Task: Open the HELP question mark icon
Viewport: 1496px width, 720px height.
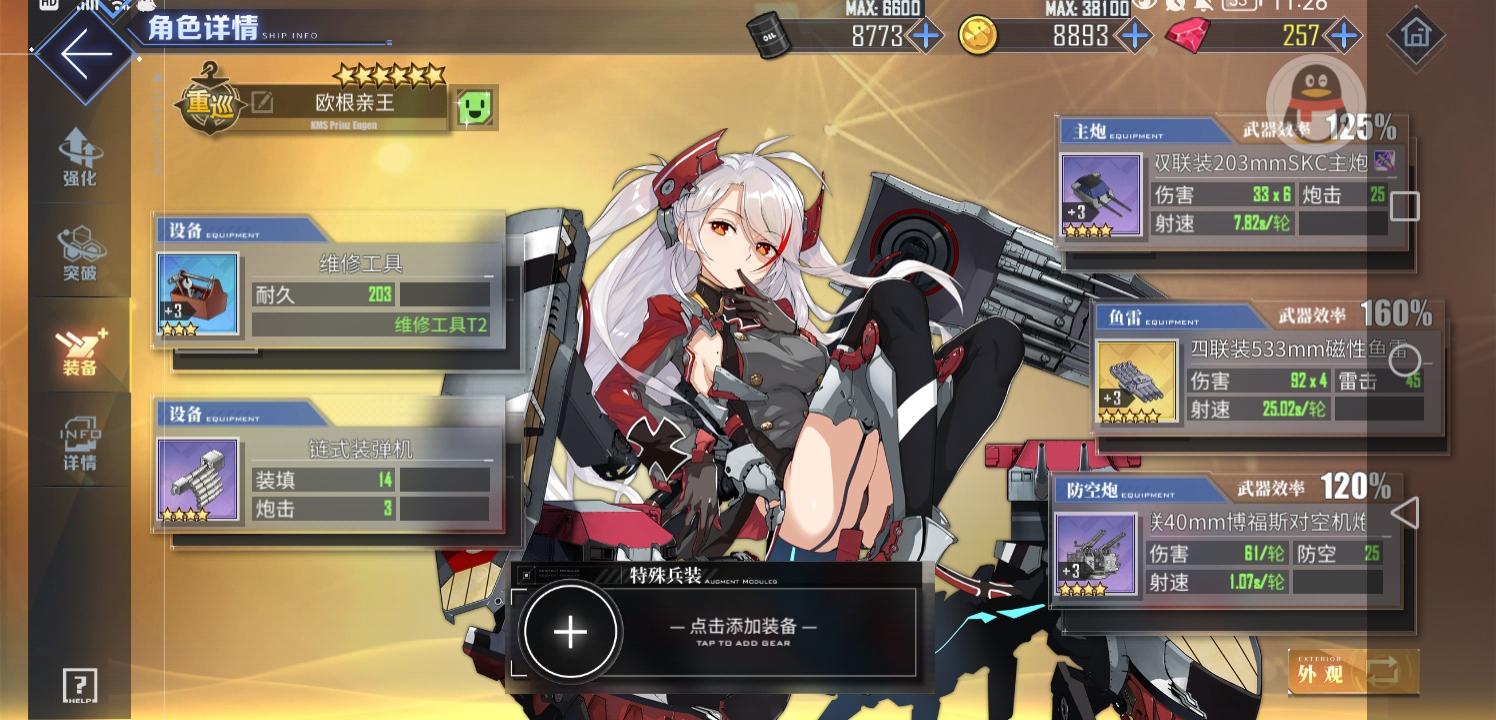Action: (x=78, y=686)
